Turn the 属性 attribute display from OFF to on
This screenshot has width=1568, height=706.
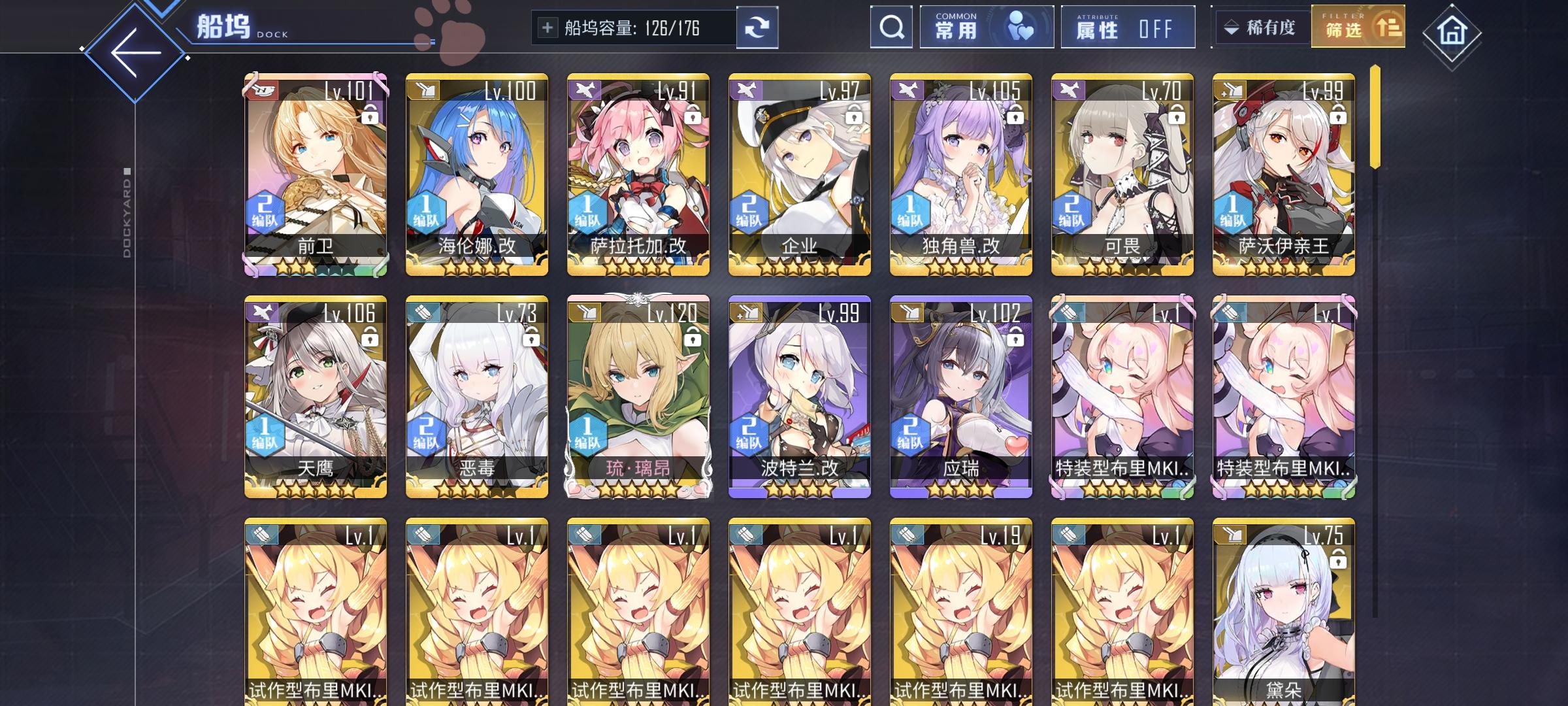[x=1127, y=27]
